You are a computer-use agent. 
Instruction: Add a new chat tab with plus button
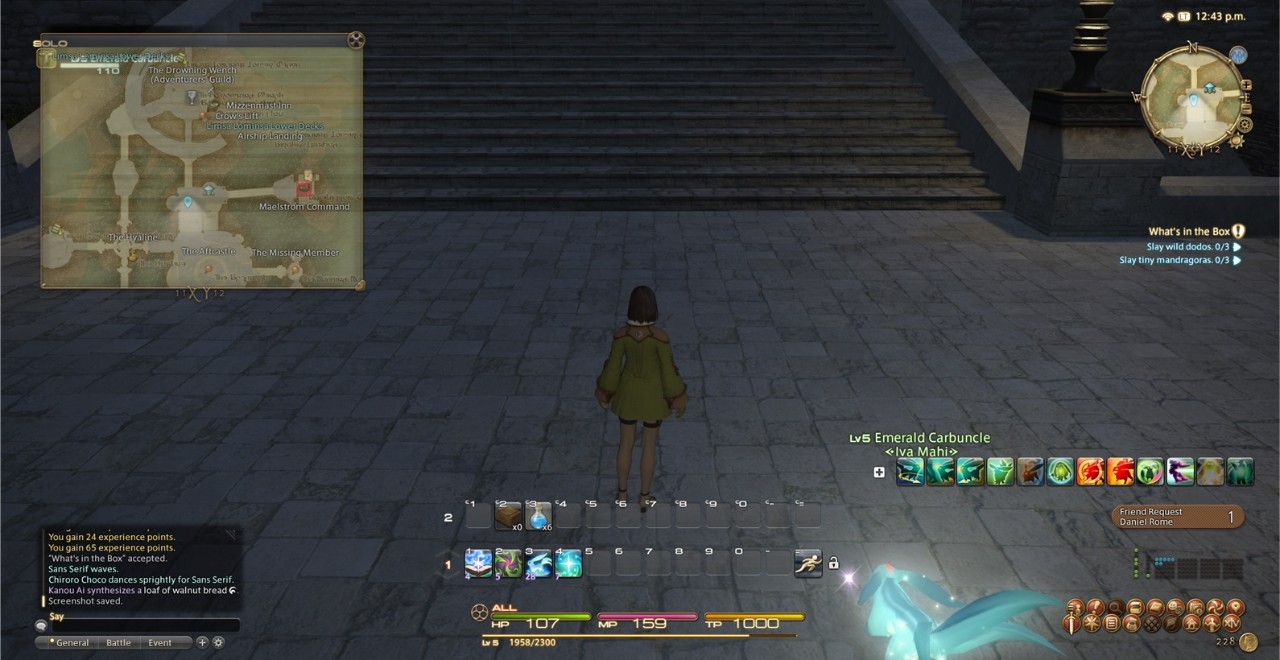(202, 642)
